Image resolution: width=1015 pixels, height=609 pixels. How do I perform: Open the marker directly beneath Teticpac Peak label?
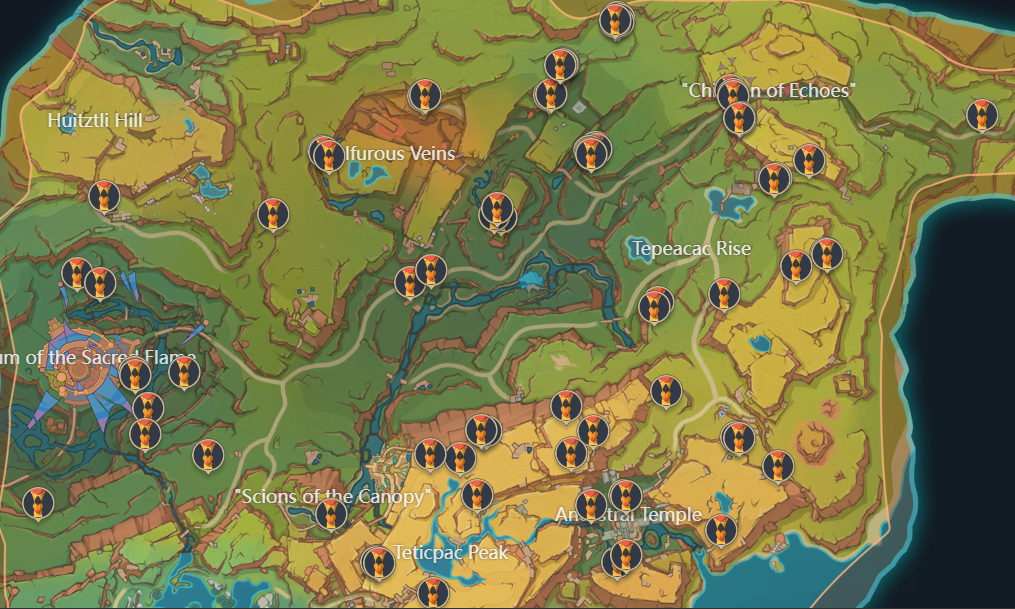[x=432, y=592]
